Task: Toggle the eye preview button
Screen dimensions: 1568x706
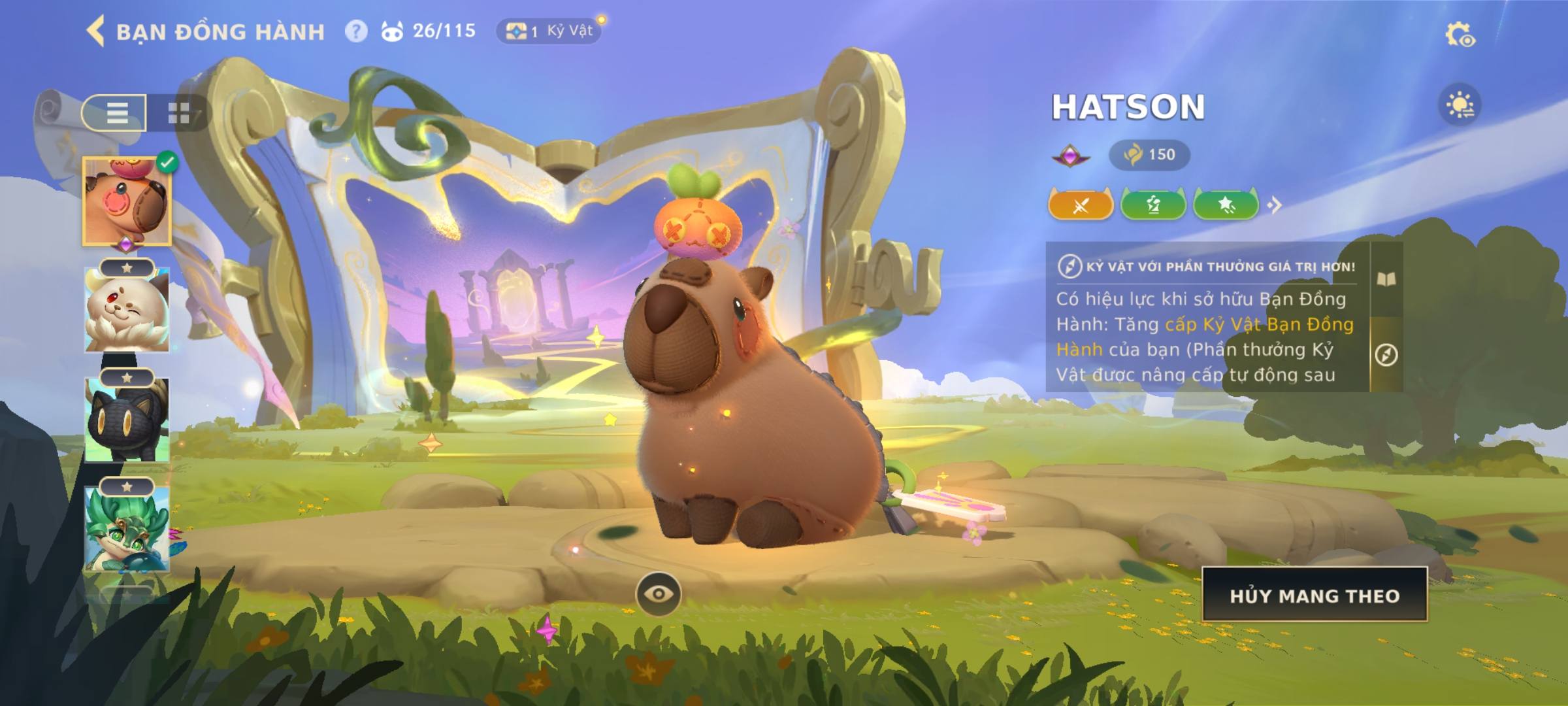Action: coord(659,594)
